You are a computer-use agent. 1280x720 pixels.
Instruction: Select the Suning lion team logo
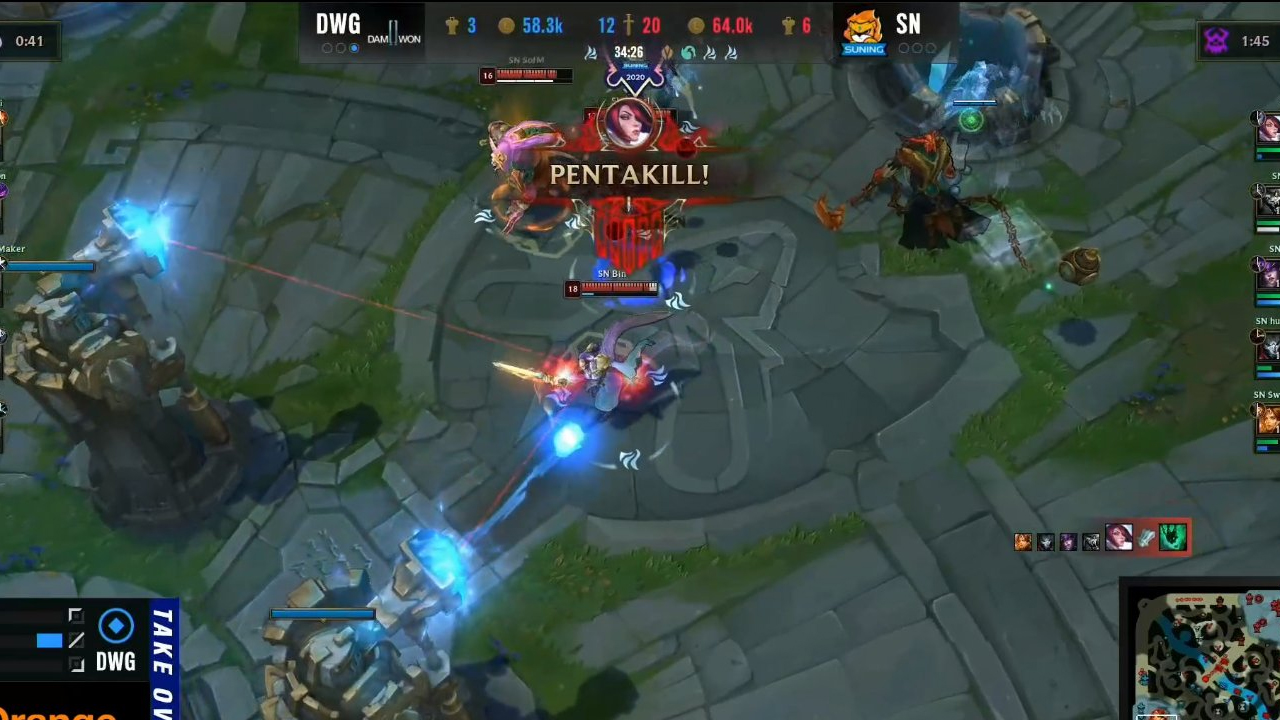862,28
